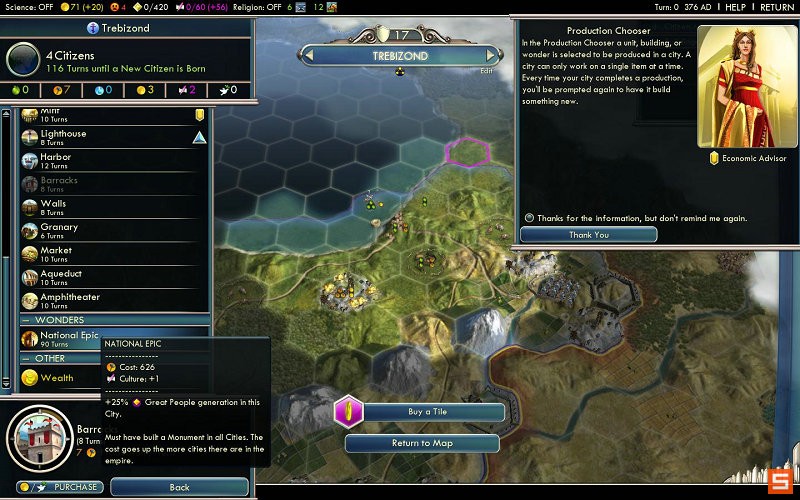Return to Map from city screen

pos(420,443)
